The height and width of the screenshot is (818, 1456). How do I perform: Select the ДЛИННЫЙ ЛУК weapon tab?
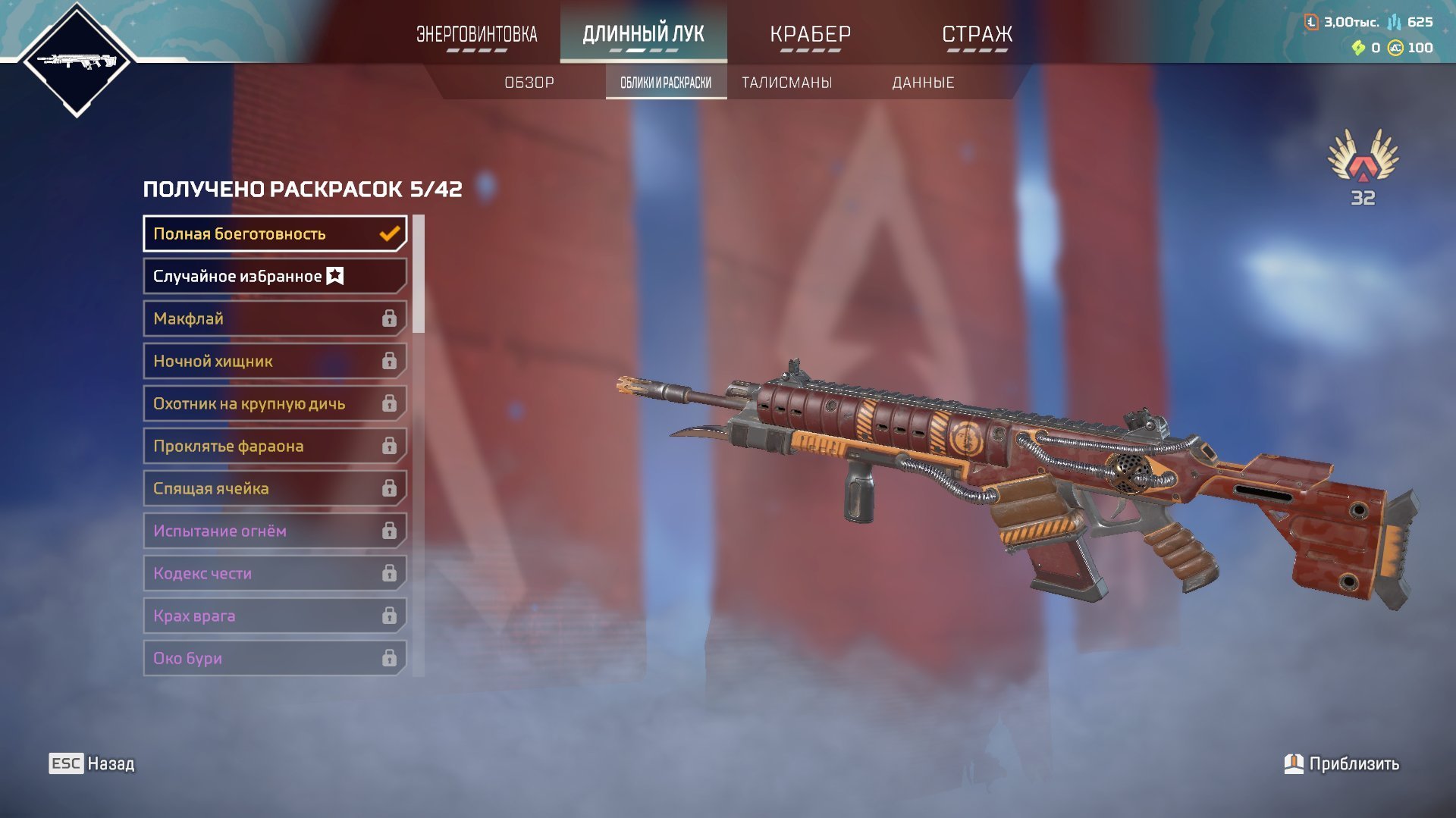coord(643,35)
